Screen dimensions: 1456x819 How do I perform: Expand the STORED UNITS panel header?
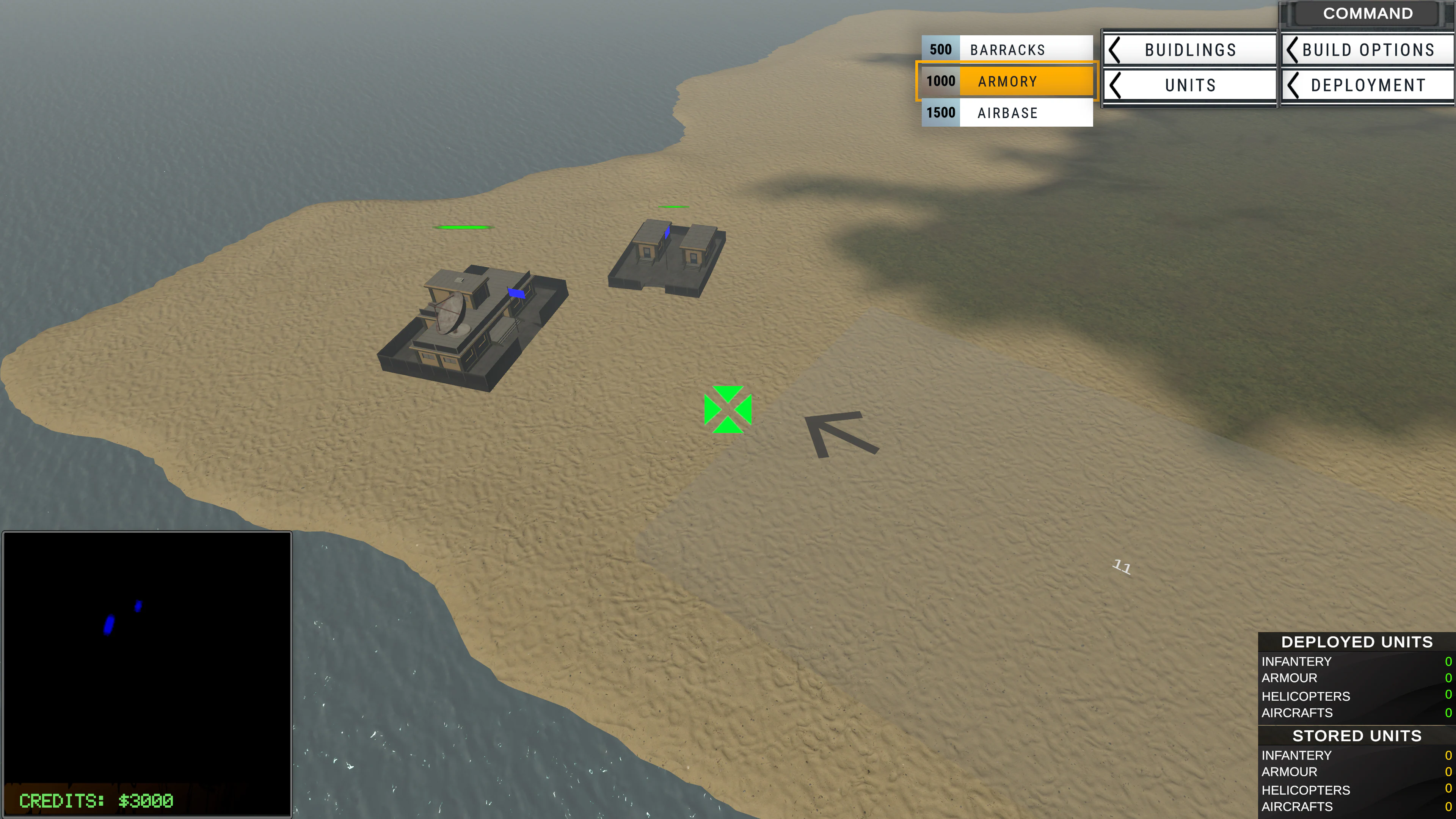tap(1357, 736)
